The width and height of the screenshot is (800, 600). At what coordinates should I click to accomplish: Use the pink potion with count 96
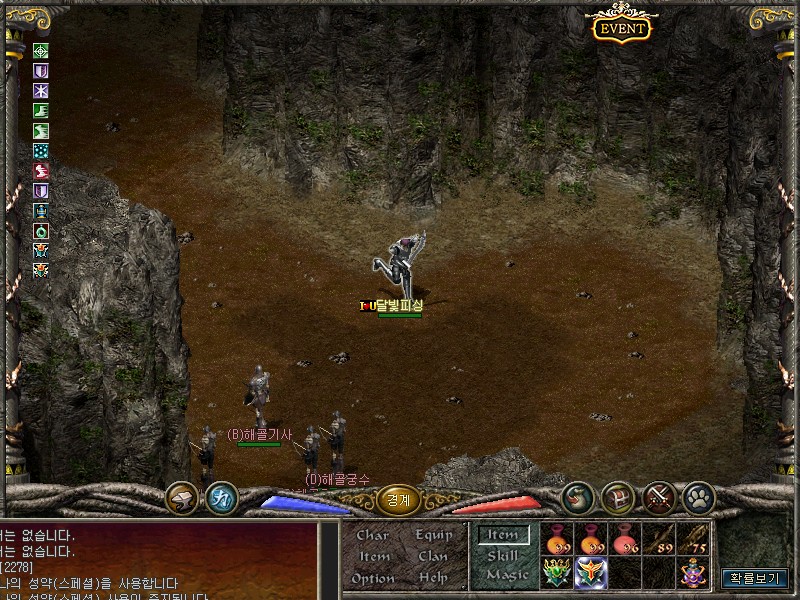pyautogui.click(x=625, y=539)
